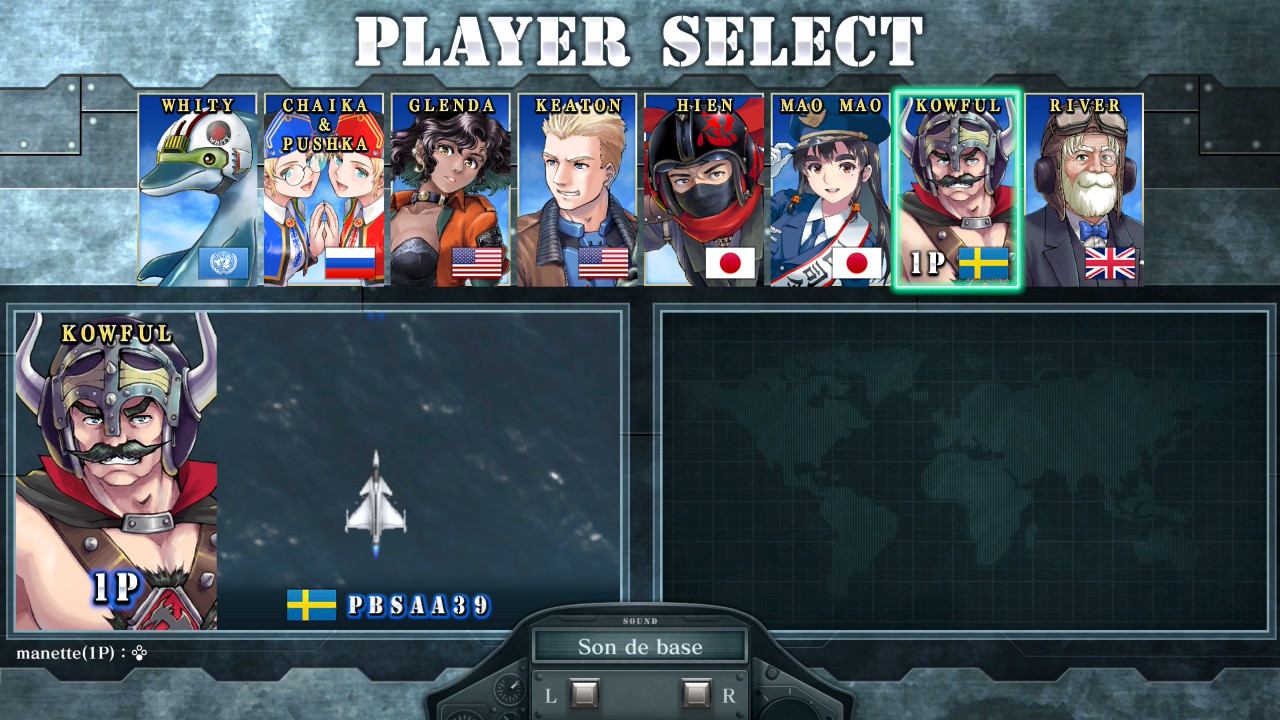The width and height of the screenshot is (1280, 720).
Task: Click the R sound switch button
Action: coord(696,694)
